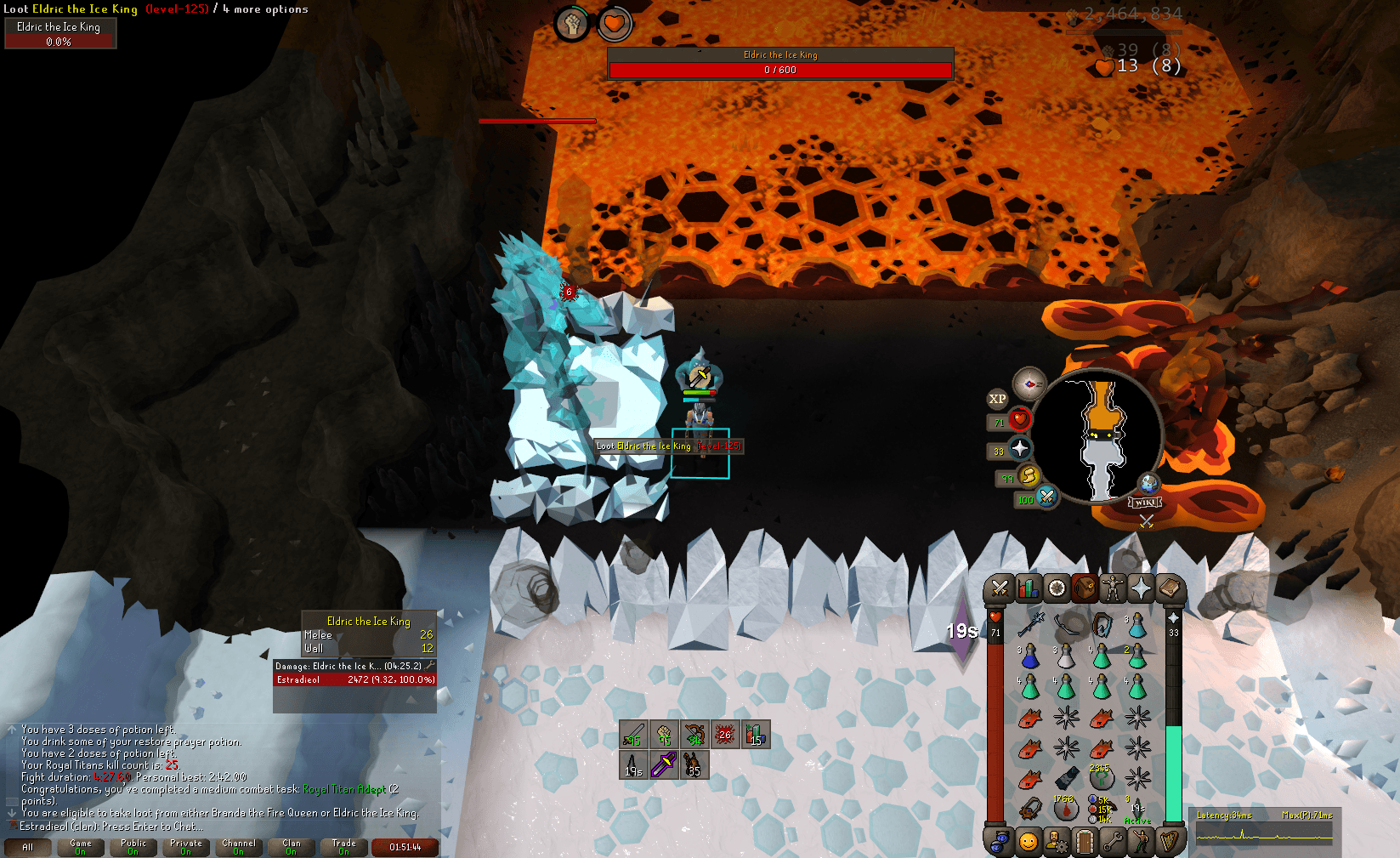Image resolution: width=1400 pixels, height=858 pixels.
Task: Open the Skills tab
Action: click(1028, 588)
